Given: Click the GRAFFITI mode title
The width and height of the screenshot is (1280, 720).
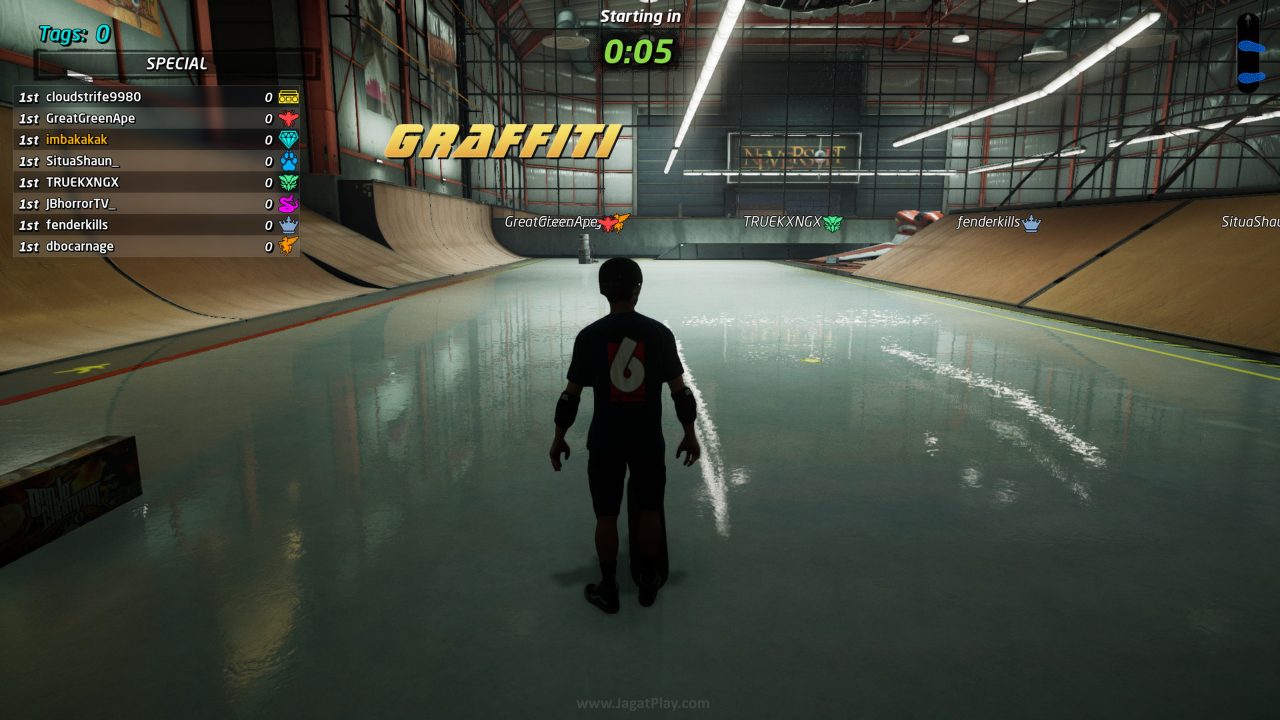Looking at the screenshot, I should pos(504,141).
